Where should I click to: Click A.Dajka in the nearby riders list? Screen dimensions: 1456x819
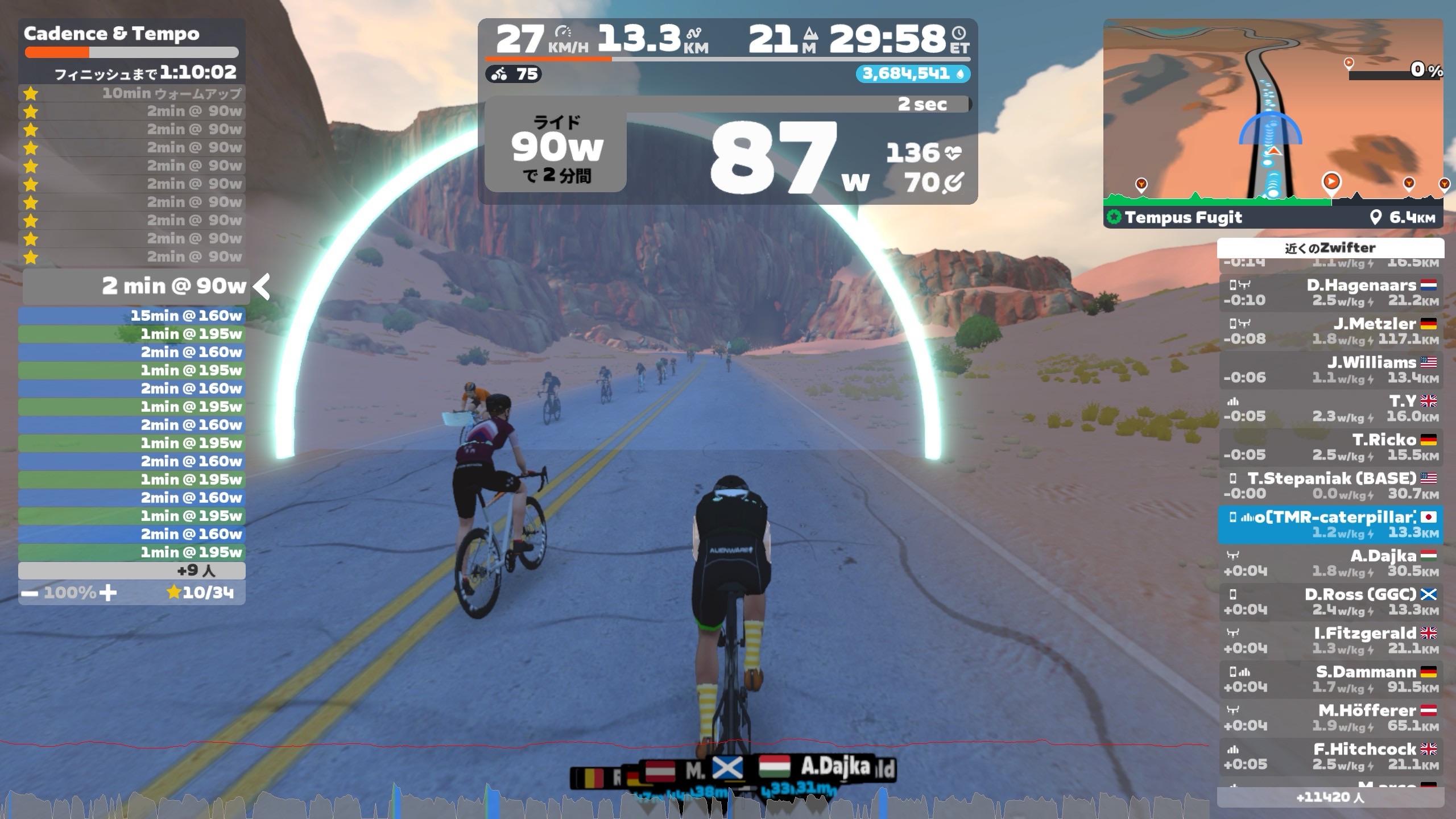pos(1330,563)
